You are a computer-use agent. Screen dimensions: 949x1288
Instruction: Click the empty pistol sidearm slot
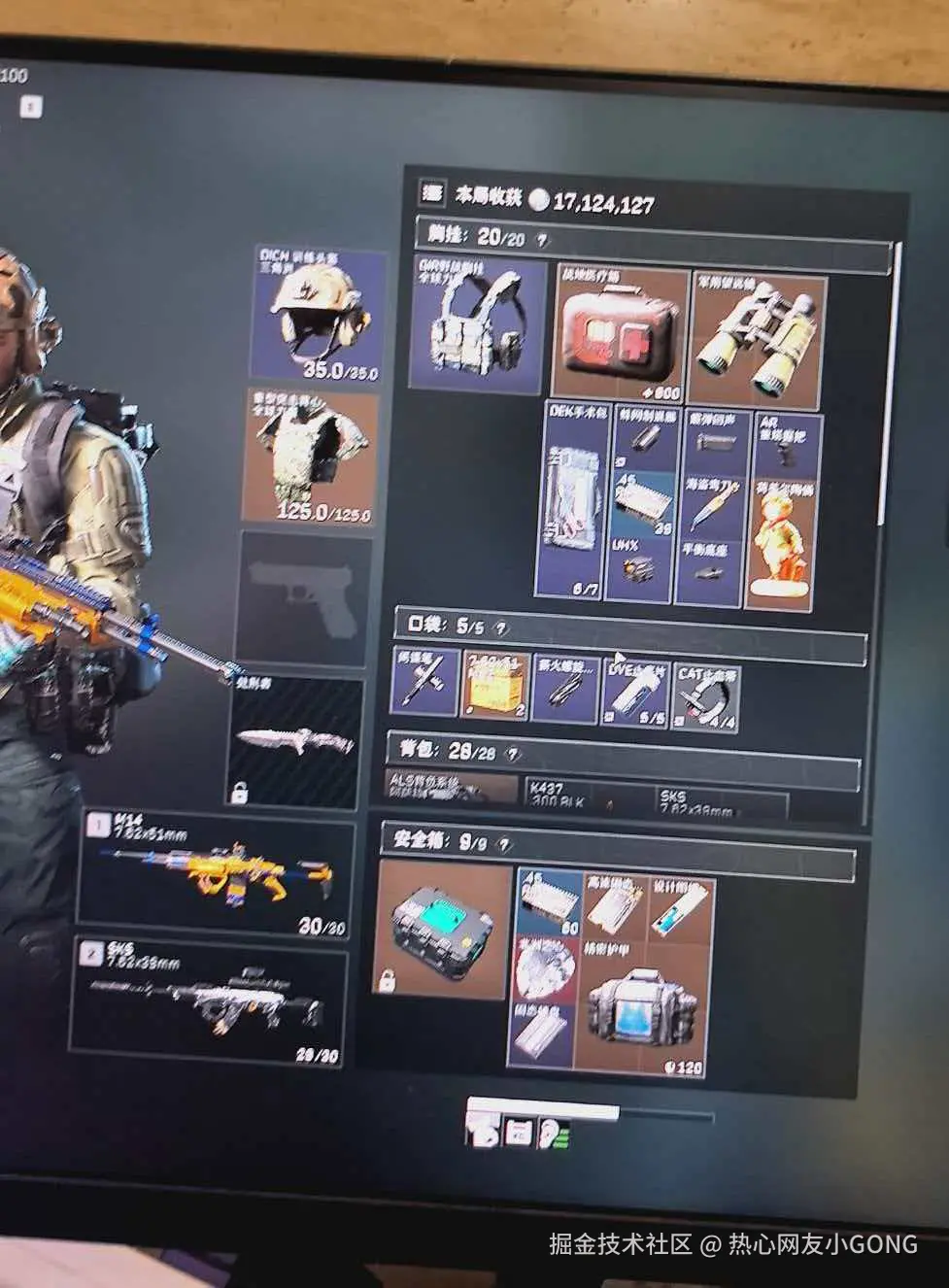[x=303, y=596]
